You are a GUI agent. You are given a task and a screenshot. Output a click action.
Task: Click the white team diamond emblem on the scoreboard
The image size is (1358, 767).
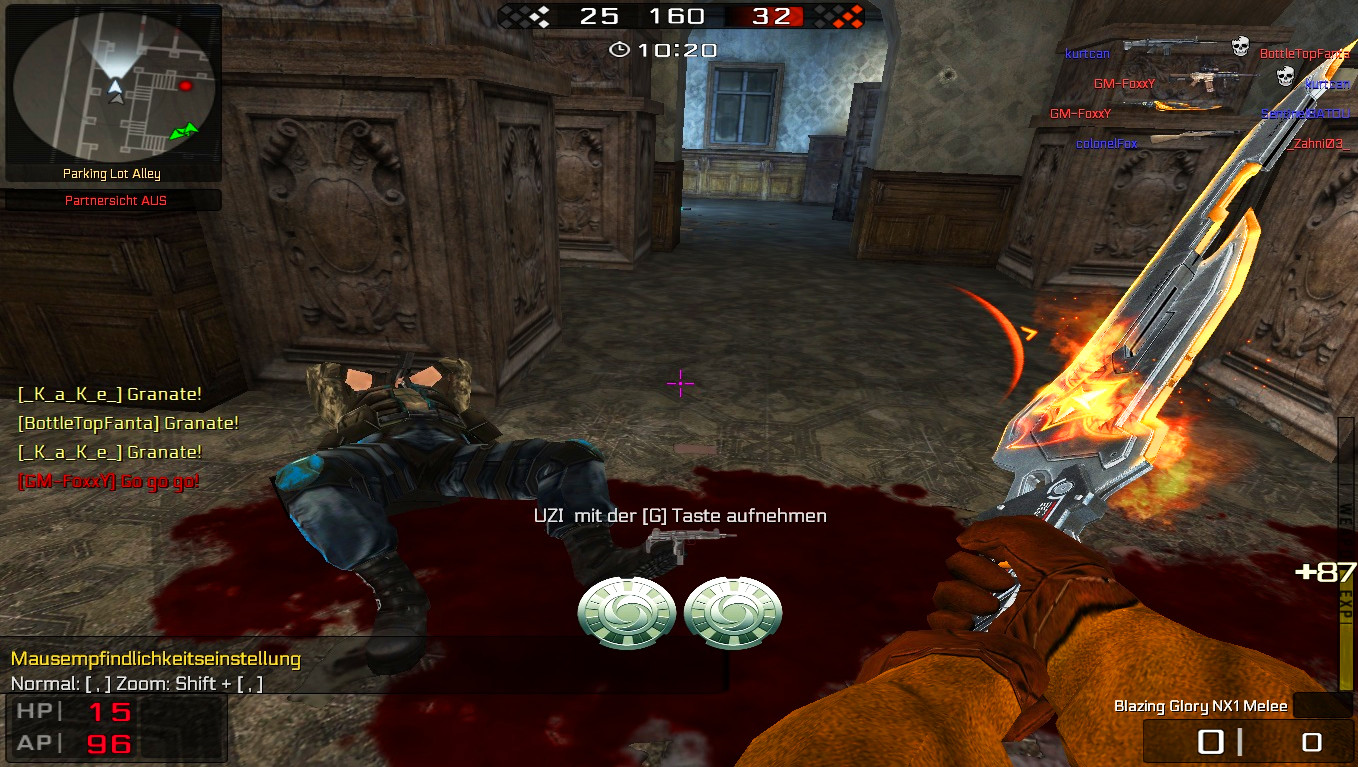[542, 16]
